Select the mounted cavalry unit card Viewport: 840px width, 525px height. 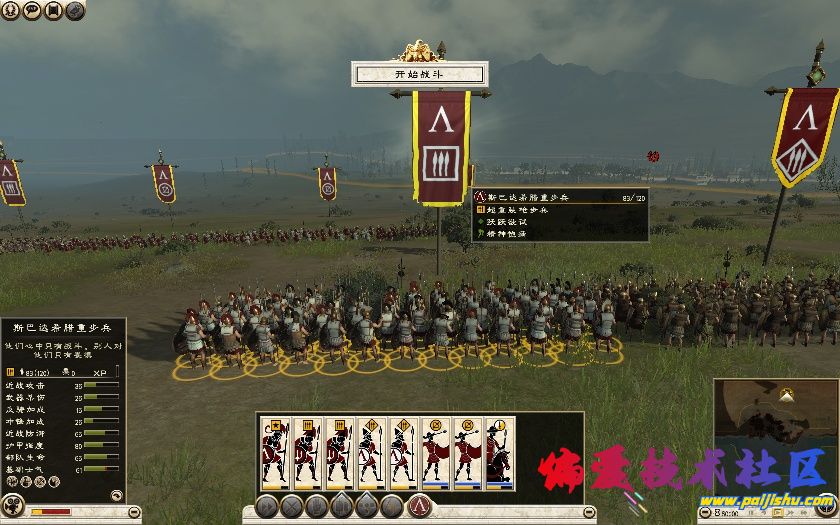click(500, 453)
